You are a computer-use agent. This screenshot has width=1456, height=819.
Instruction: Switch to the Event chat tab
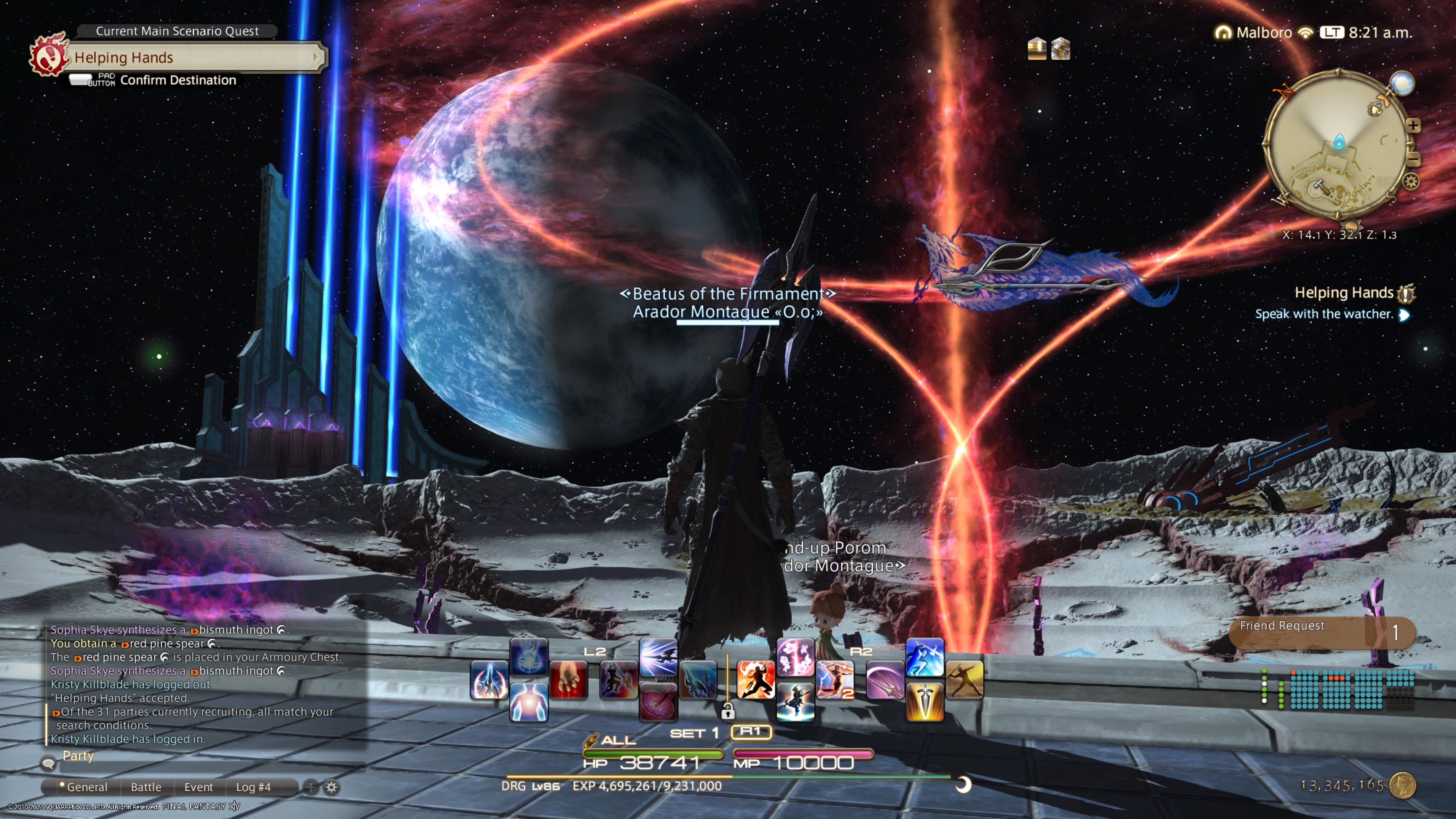point(198,787)
